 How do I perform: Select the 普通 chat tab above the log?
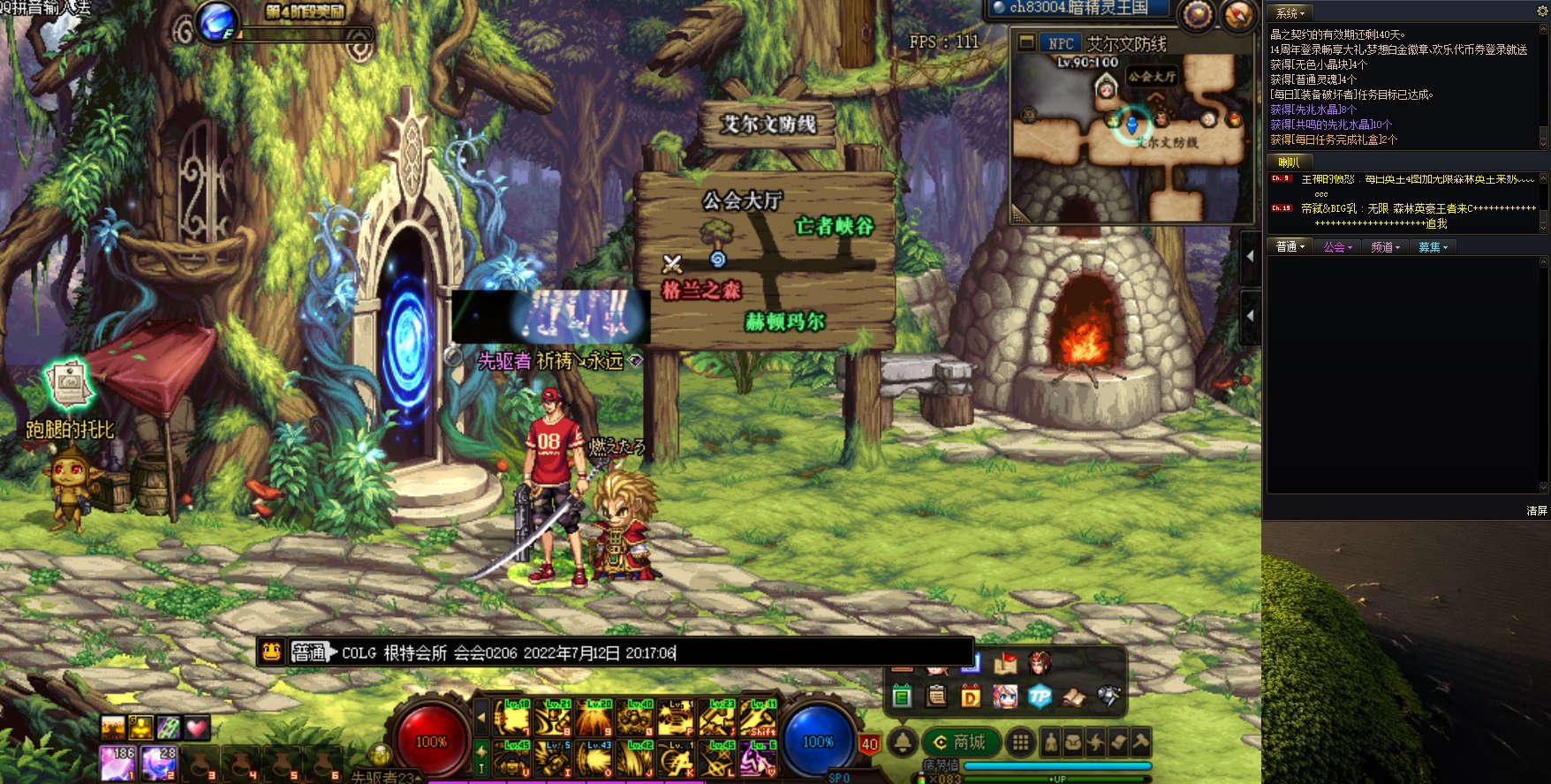point(1290,247)
